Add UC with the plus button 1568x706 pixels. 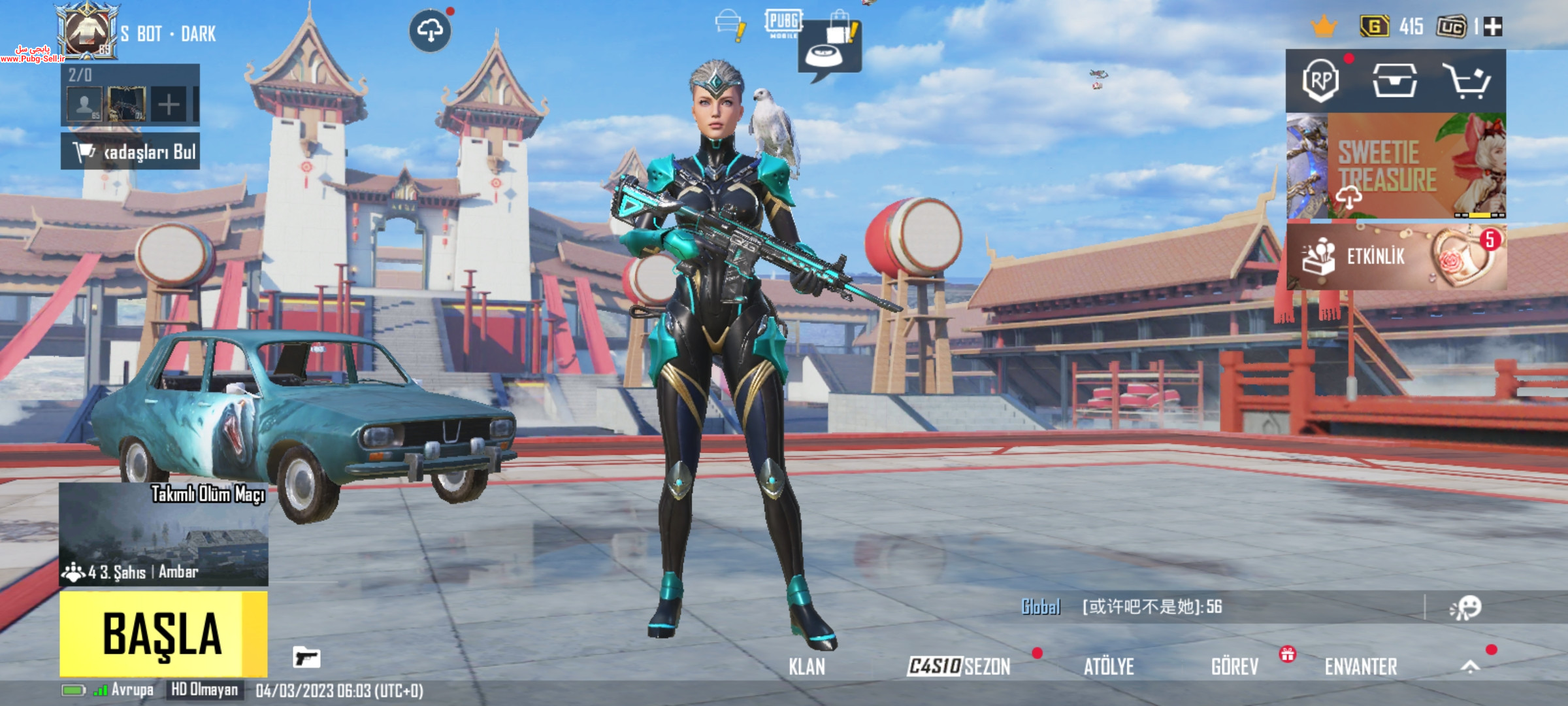pyautogui.click(x=1494, y=27)
